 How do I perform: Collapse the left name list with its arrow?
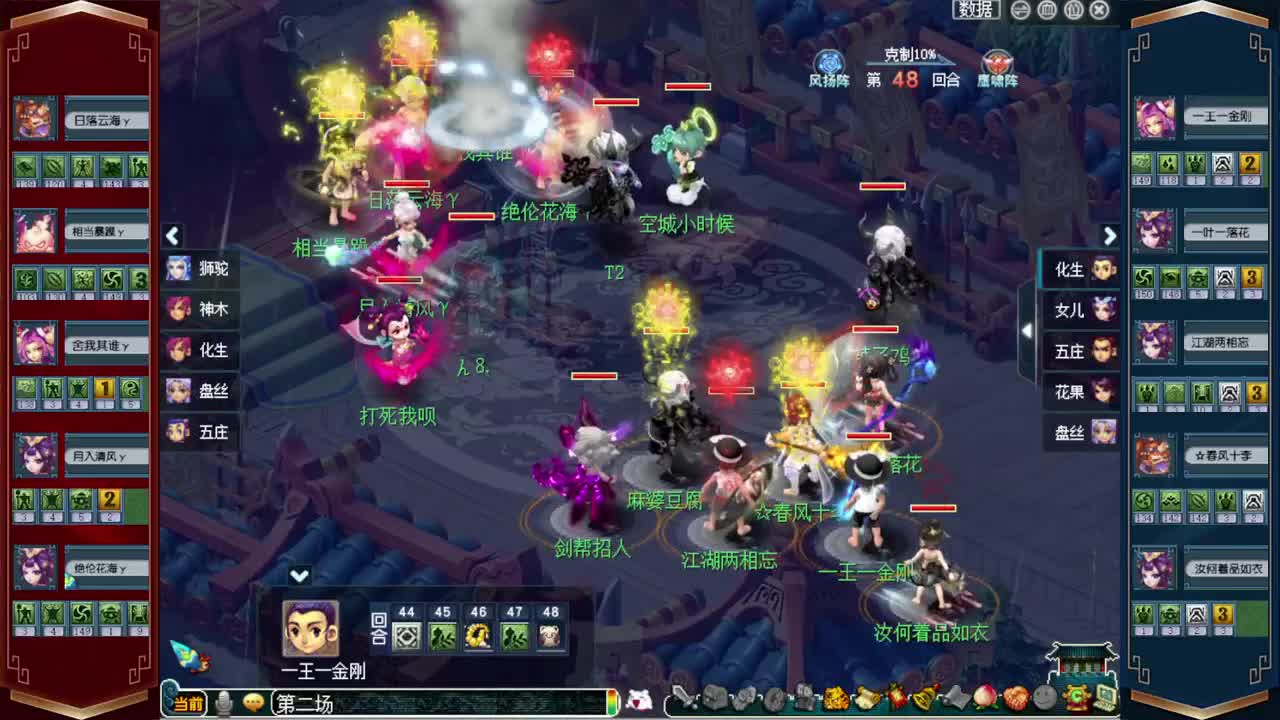(172, 236)
